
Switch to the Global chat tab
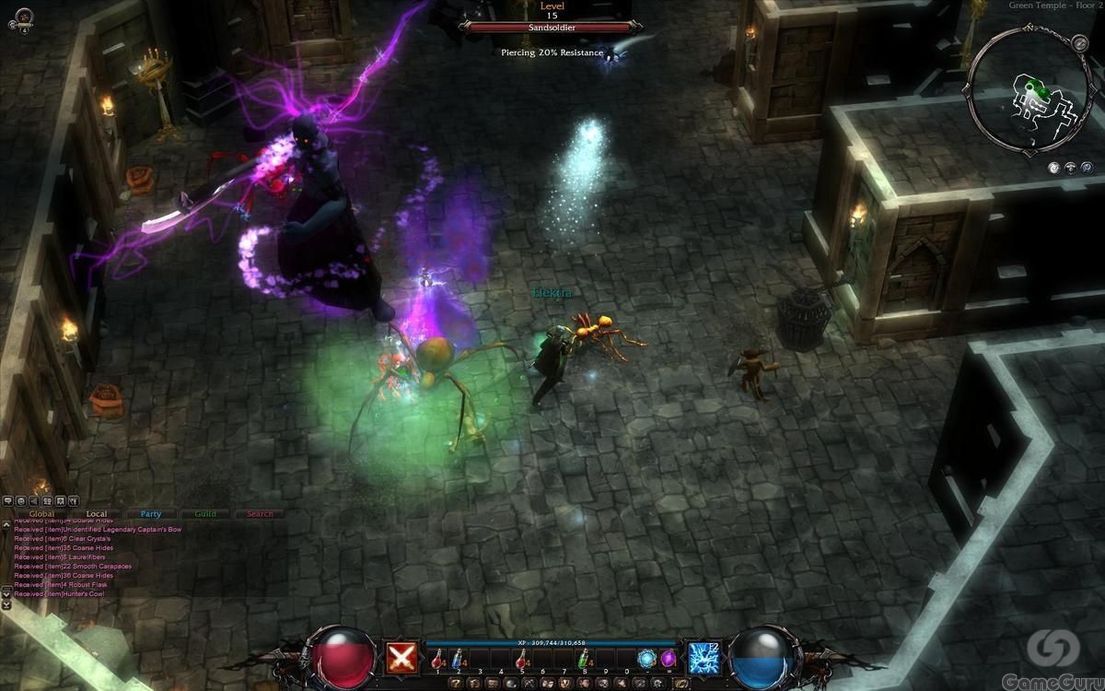pos(42,514)
